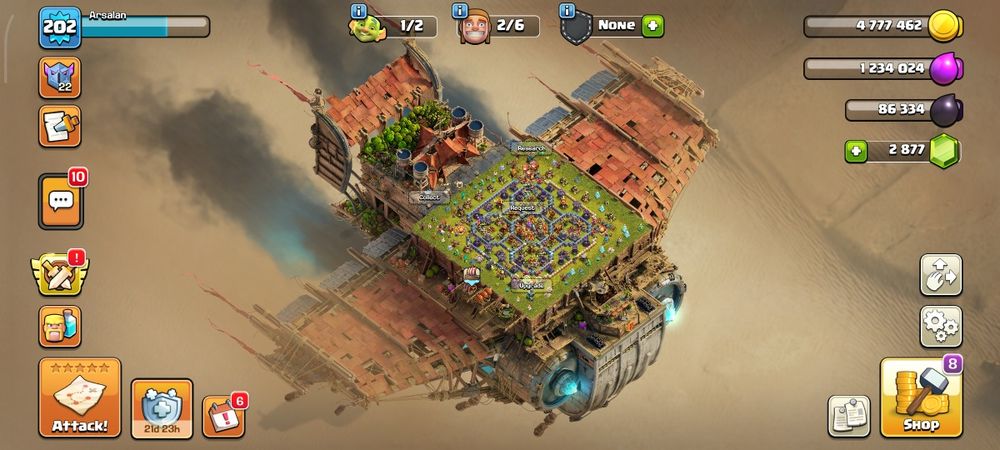
Task: Open the layout editor icon above settings
Action: [x=941, y=275]
